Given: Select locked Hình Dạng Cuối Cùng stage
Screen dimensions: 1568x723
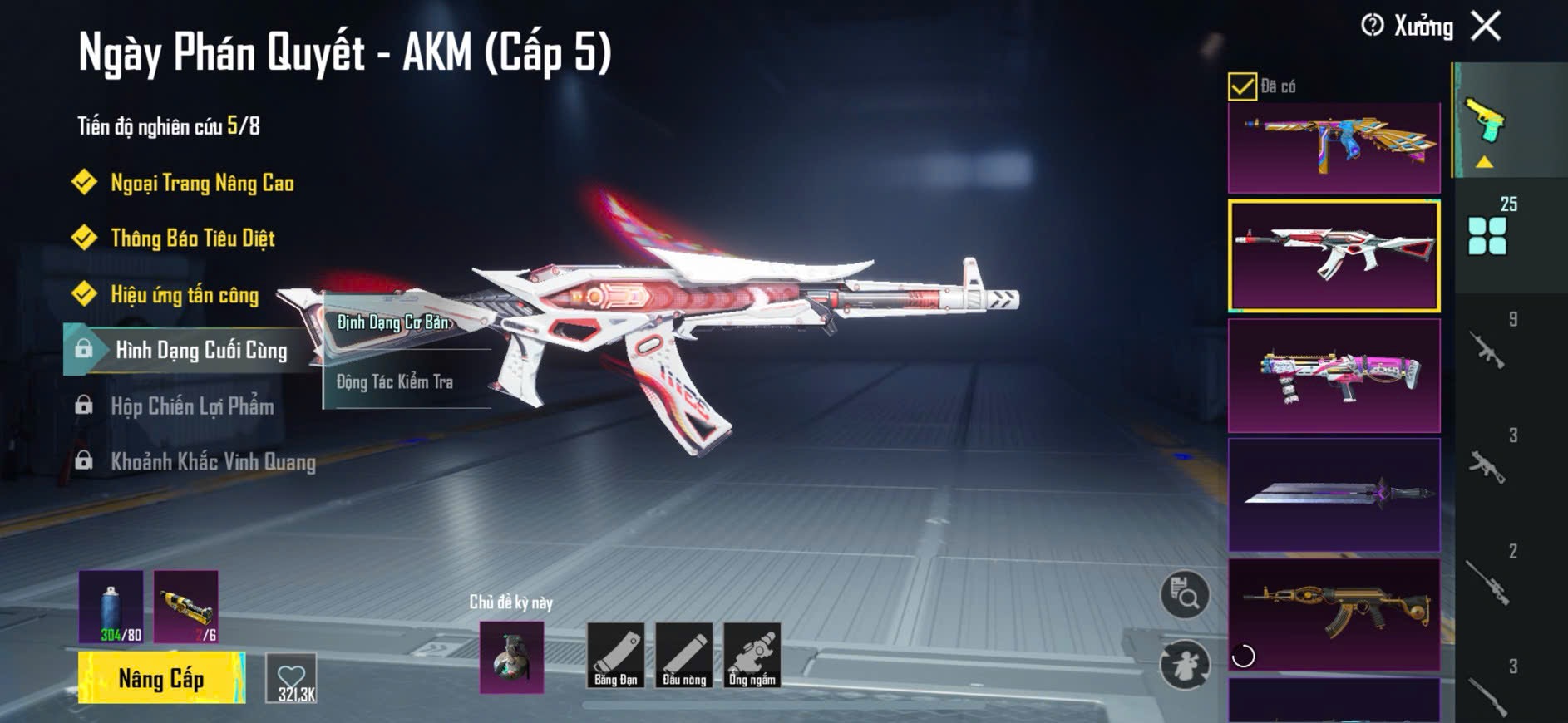Looking at the screenshot, I should pos(200,351).
